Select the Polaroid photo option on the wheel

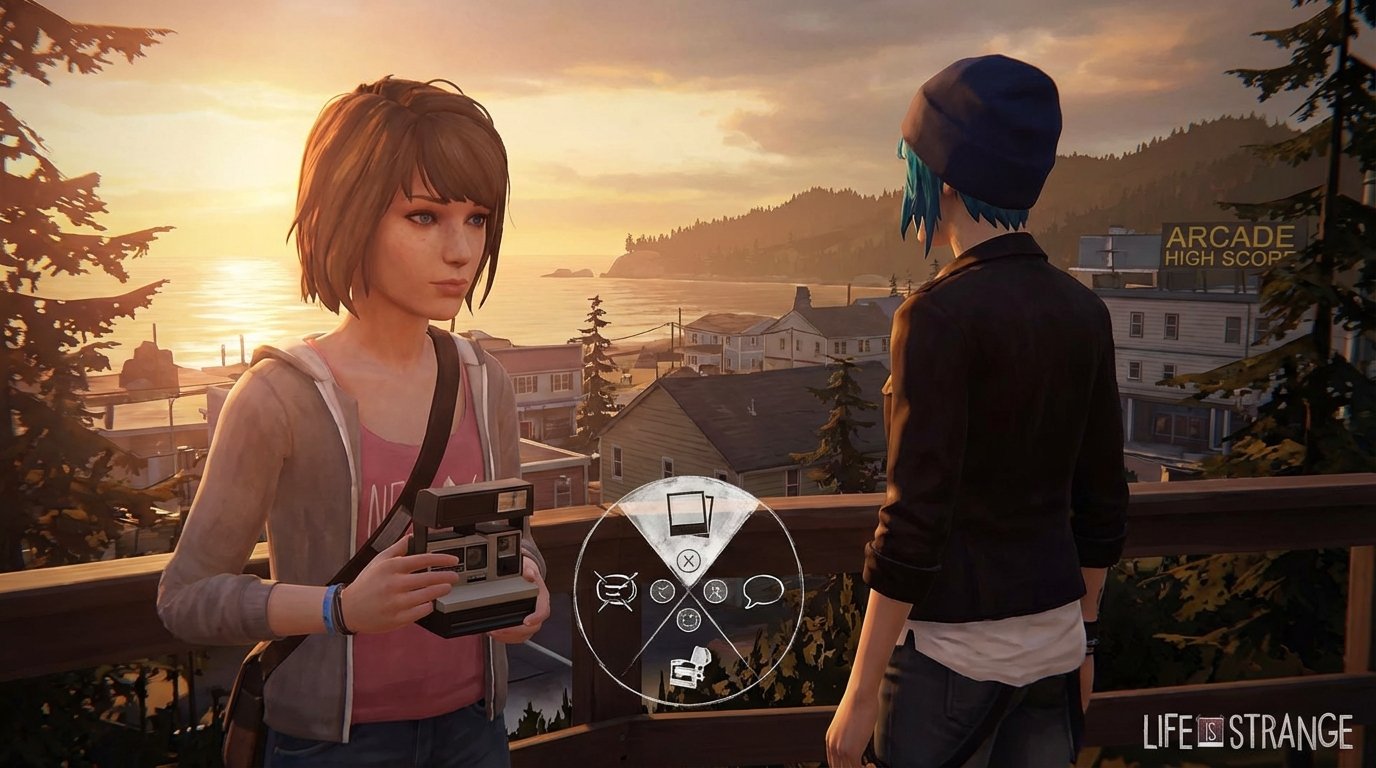[x=689, y=513]
